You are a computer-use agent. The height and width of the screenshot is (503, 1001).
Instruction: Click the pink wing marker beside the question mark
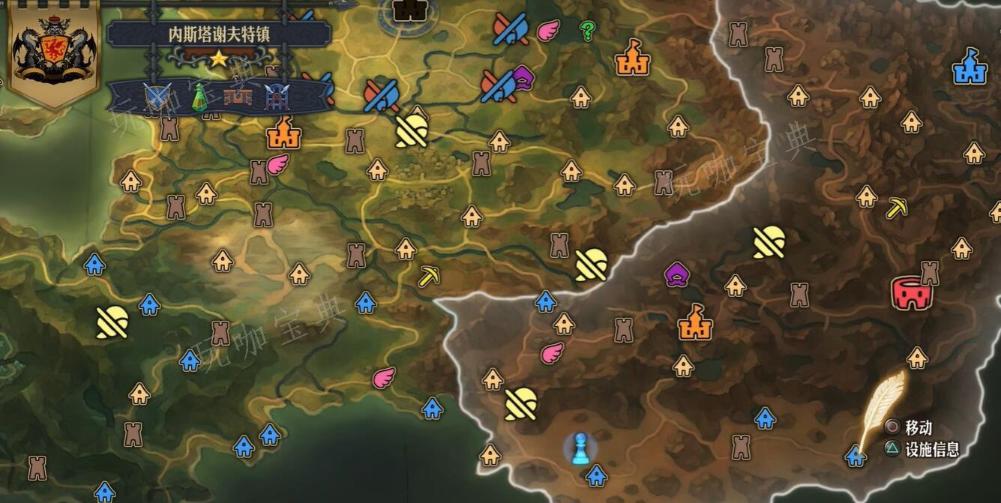pyautogui.click(x=548, y=31)
